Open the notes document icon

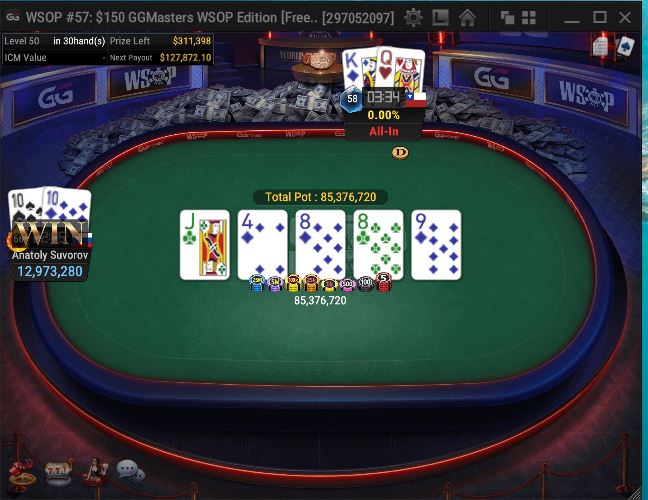600,47
